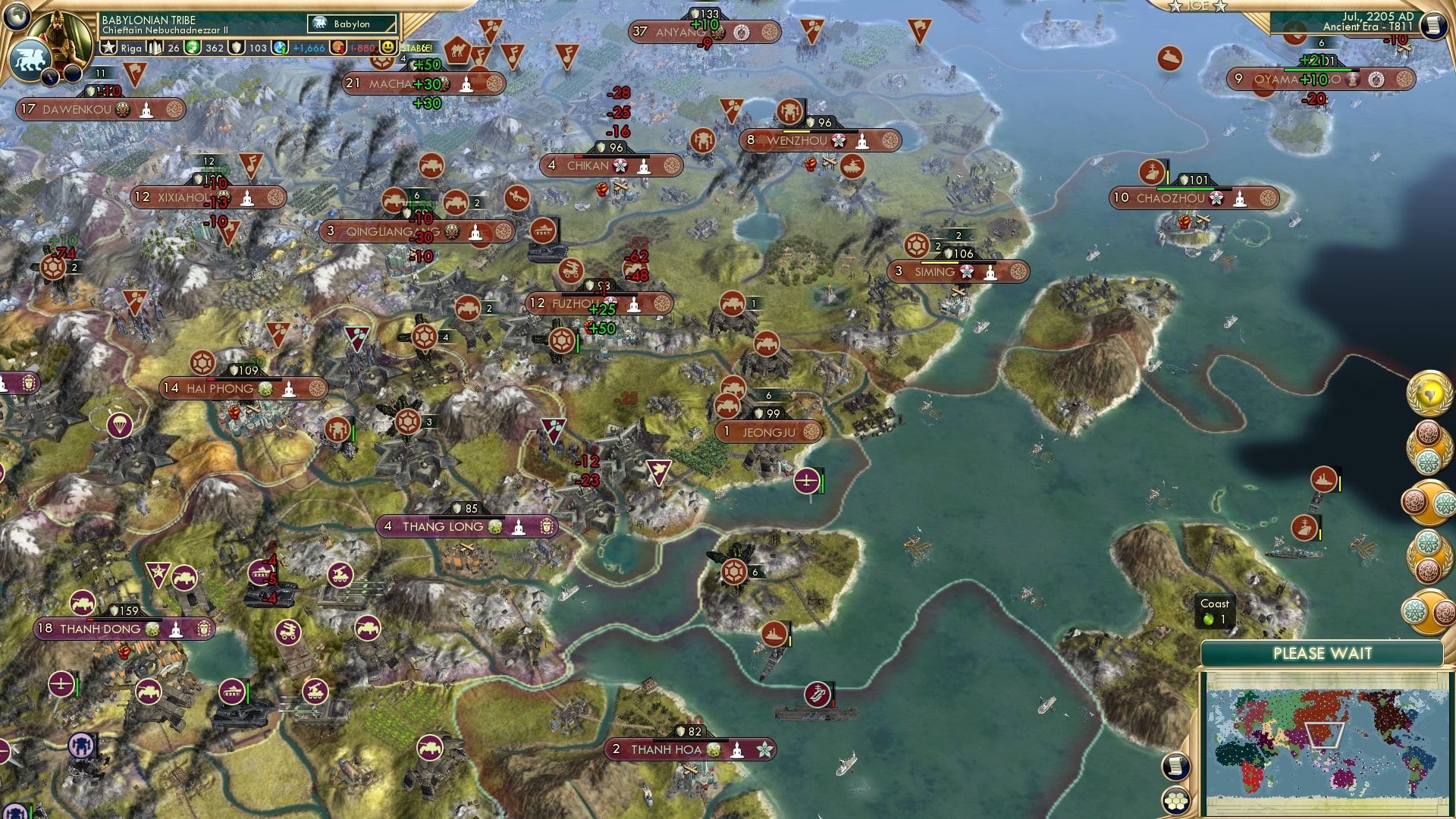This screenshot has width=1456, height=819.
Task: Click the science globe icon showing +1,666
Action: pos(280,48)
